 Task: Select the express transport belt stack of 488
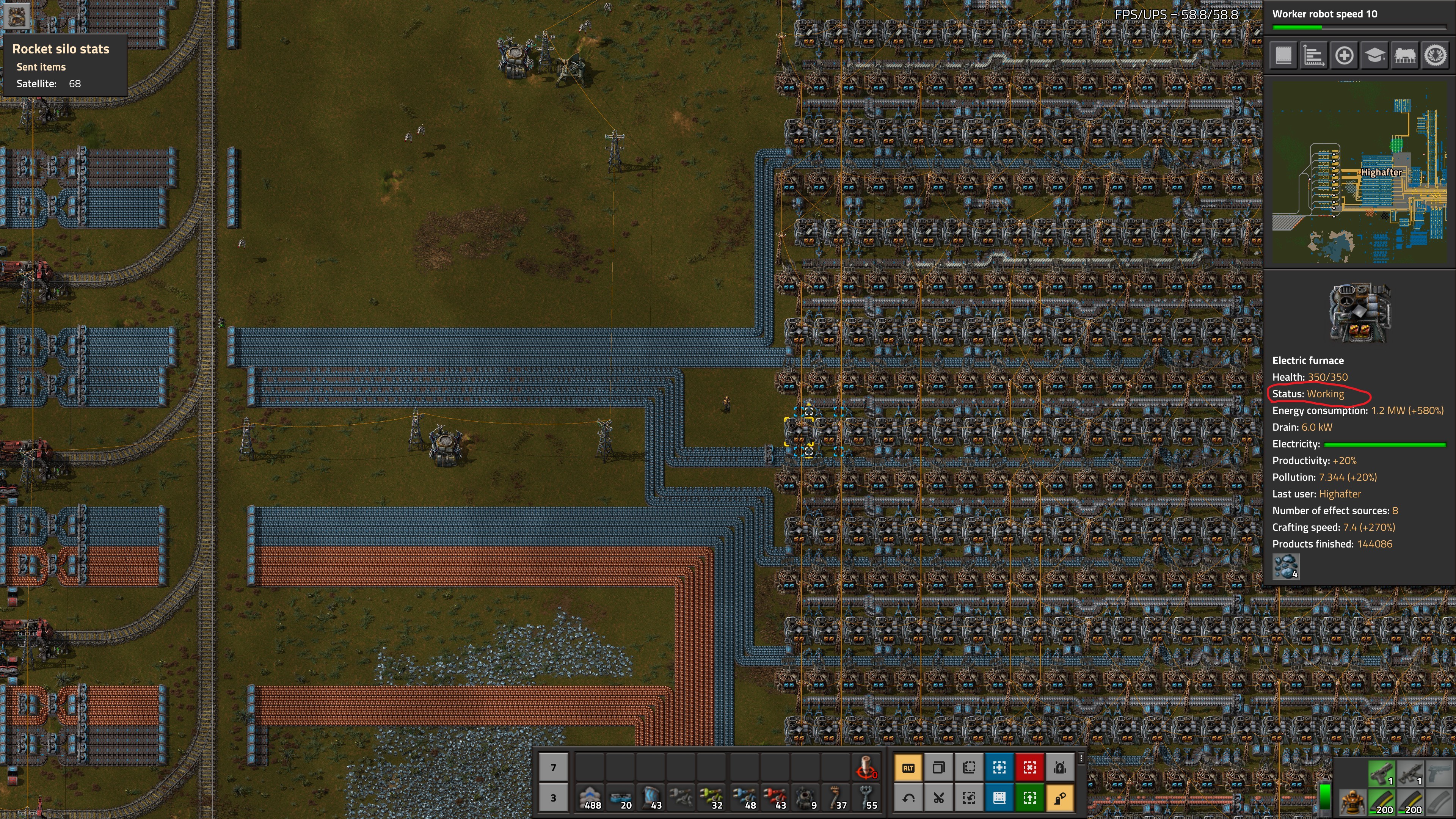[590, 797]
